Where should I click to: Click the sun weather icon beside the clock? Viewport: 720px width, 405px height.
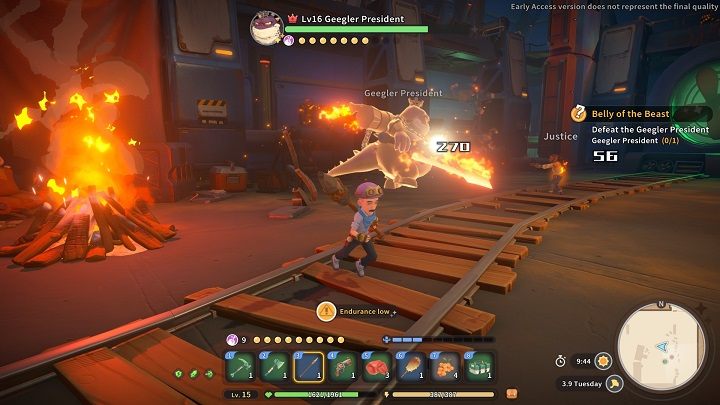tap(603, 360)
